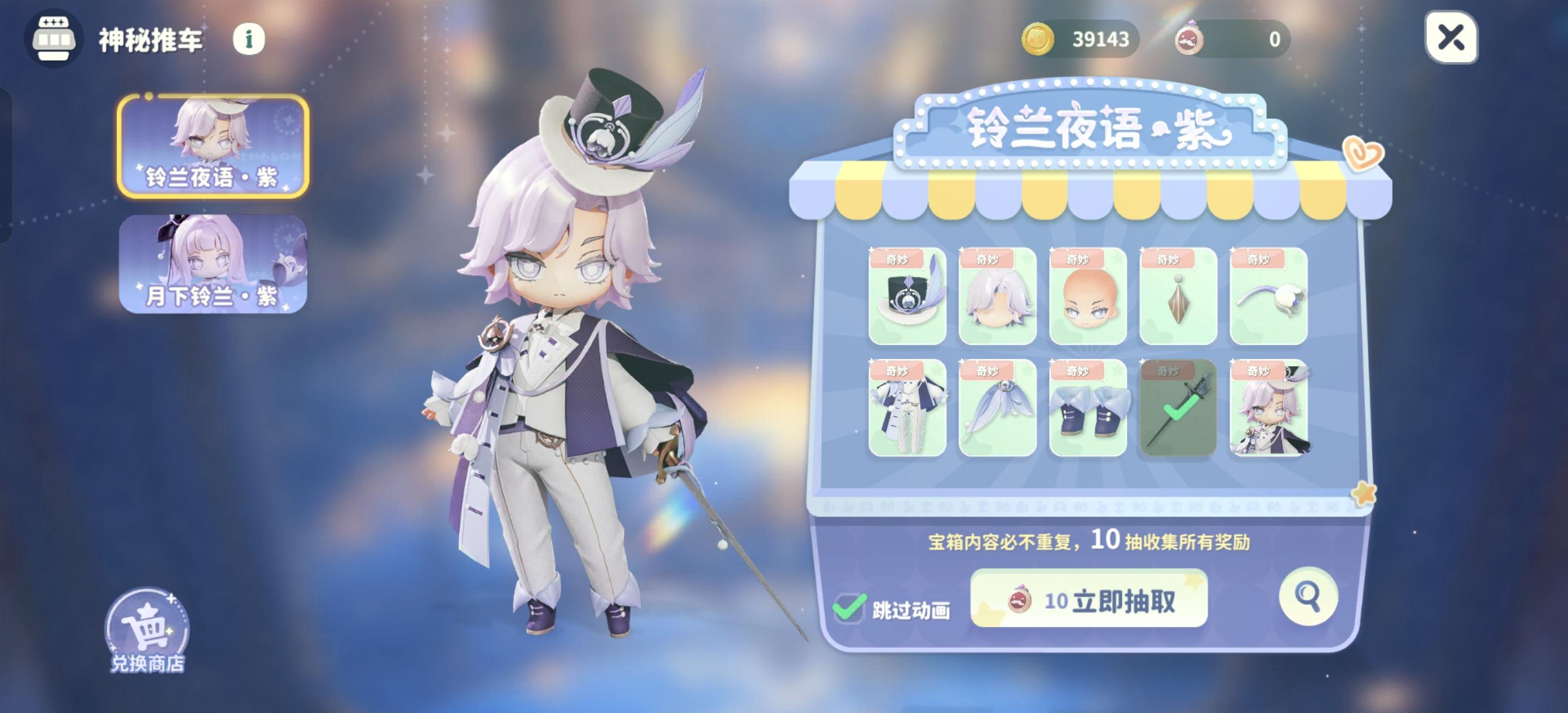The height and width of the screenshot is (713, 1568).
Task: Open the 兑换商店 exchange shop
Action: click(146, 628)
